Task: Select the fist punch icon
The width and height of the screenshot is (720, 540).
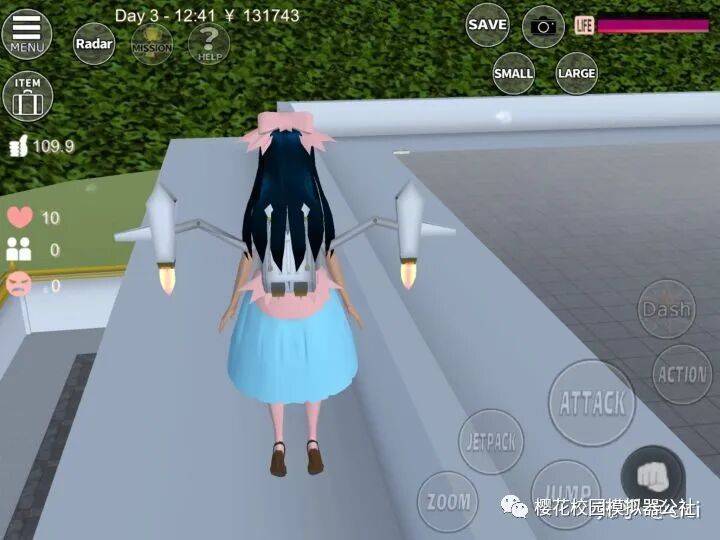Action: tap(653, 476)
